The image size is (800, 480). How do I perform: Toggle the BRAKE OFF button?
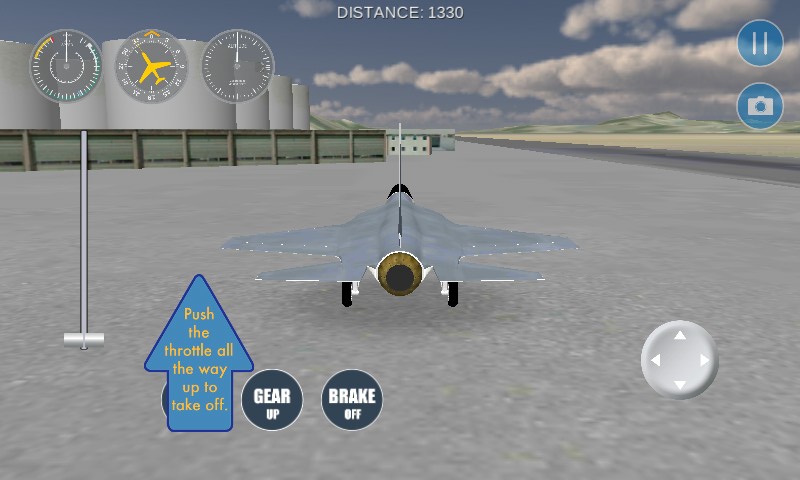pyautogui.click(x=352, y=400)
